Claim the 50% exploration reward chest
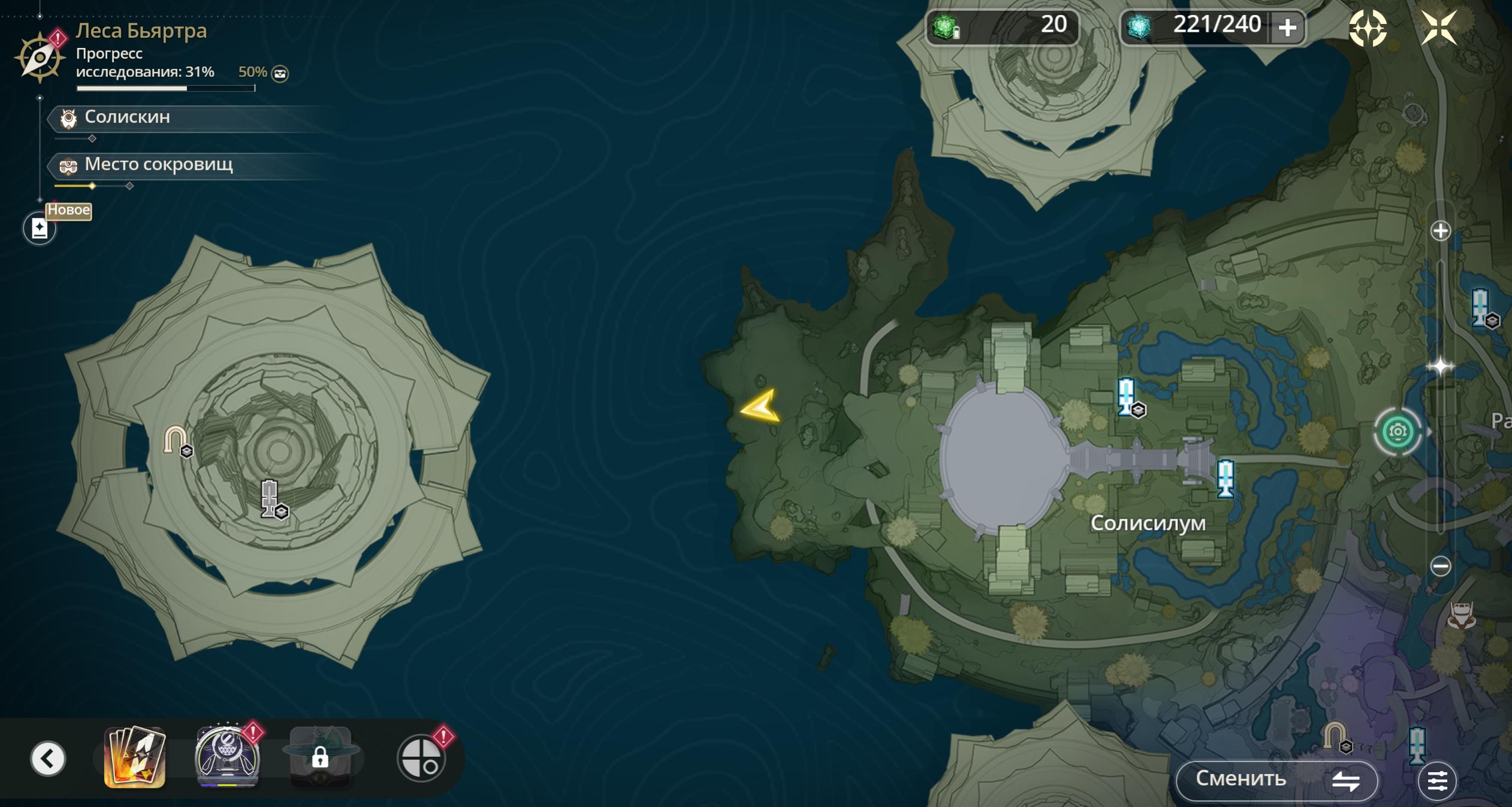Viewport: 1512px width, 807px height. 280,74
